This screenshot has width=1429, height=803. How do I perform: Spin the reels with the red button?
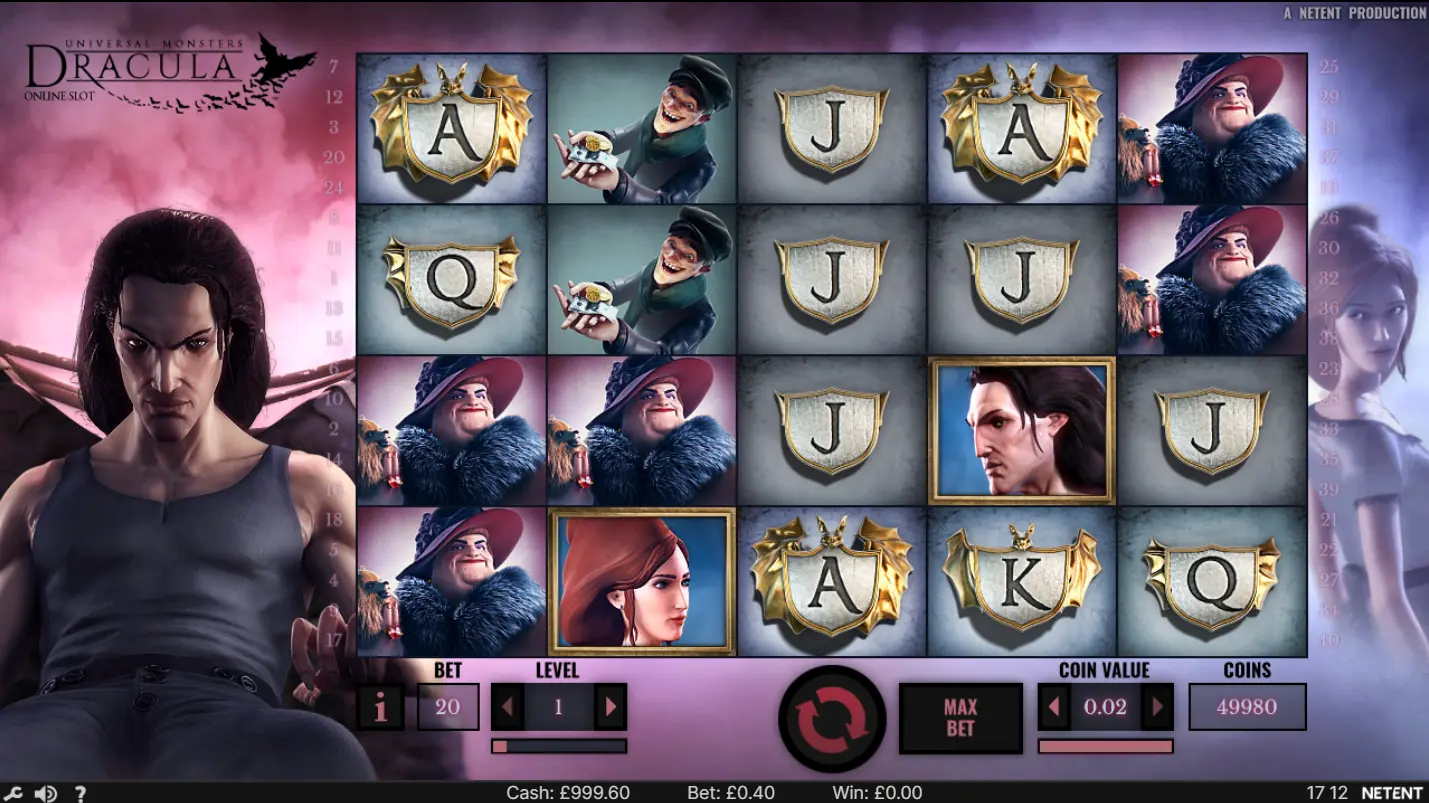(x=831, y=718)
